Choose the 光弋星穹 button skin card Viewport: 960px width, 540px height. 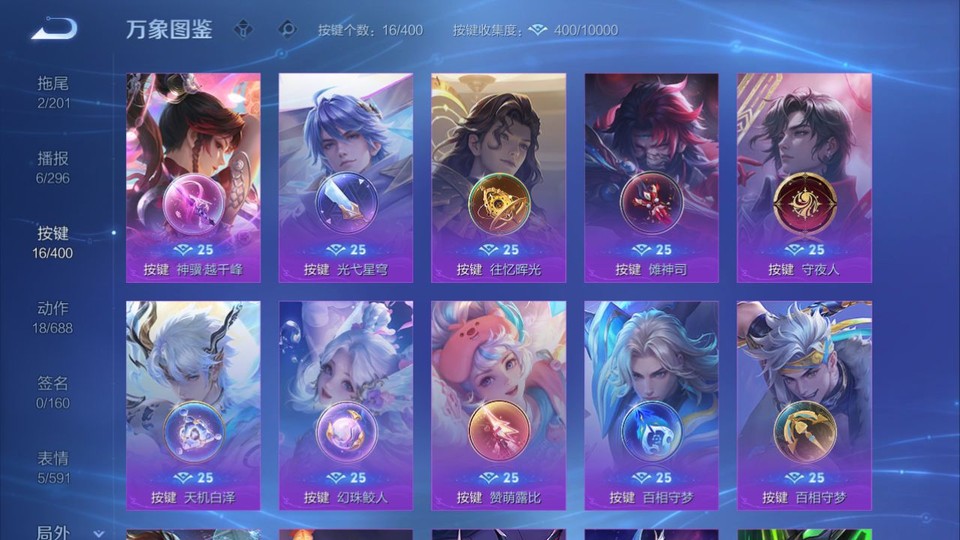tap(346, 177)
